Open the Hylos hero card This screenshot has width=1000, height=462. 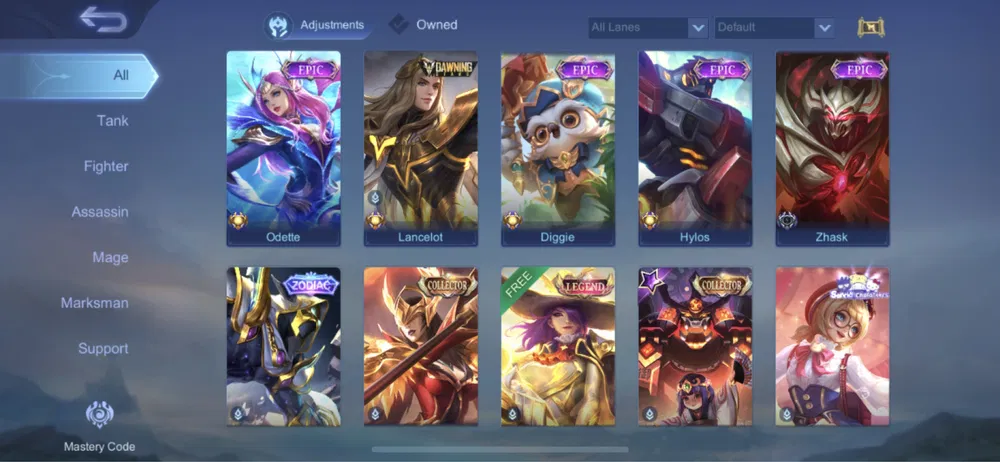point(695,148)
